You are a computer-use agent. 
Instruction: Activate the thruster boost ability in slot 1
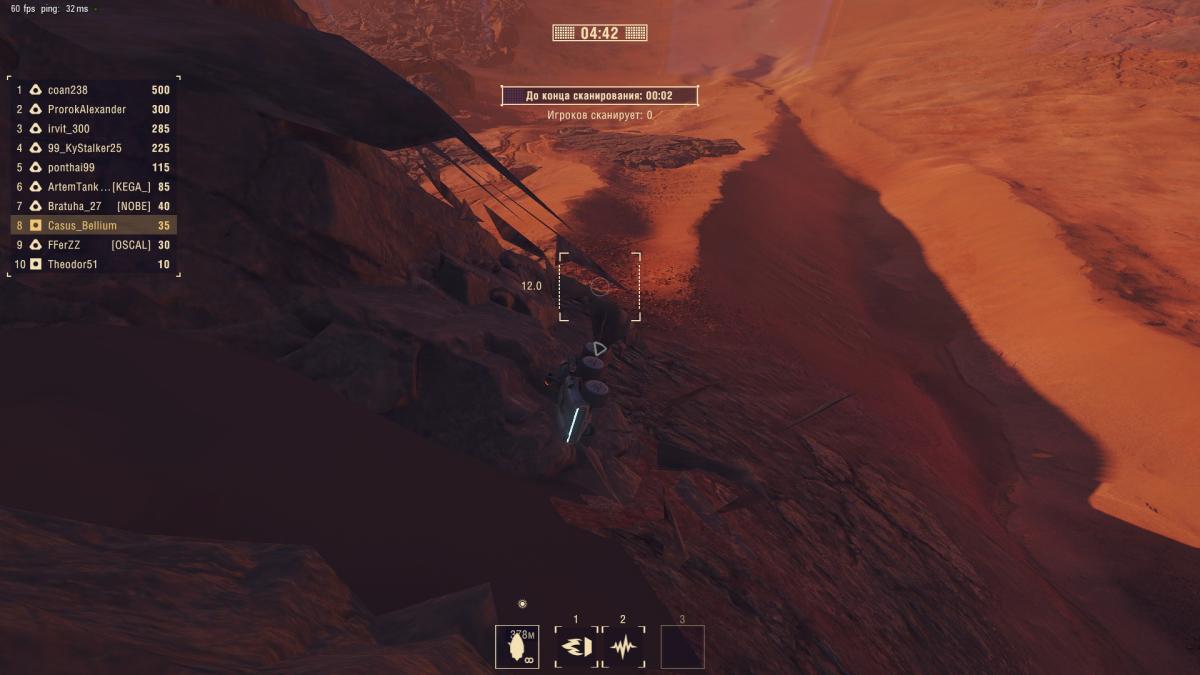click(x=576, y=647)
